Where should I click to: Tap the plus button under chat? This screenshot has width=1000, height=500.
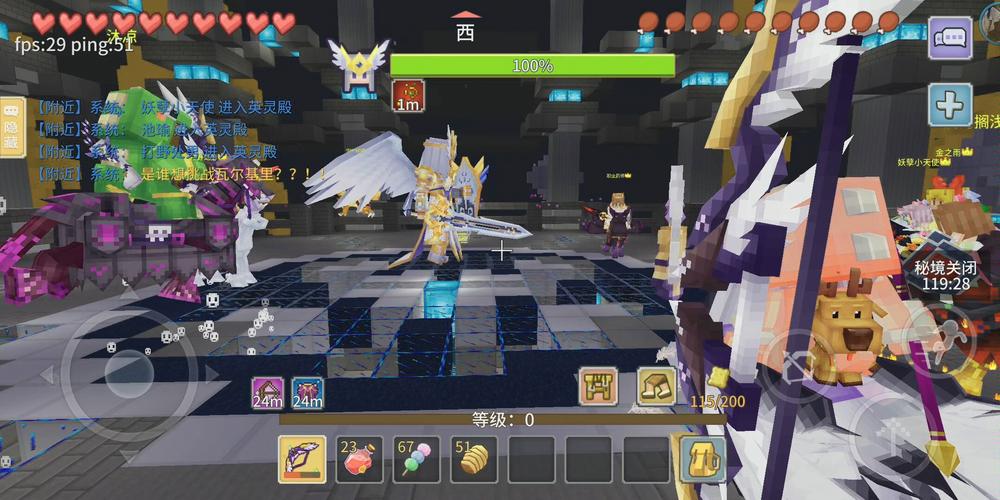(x=949, y=104)
